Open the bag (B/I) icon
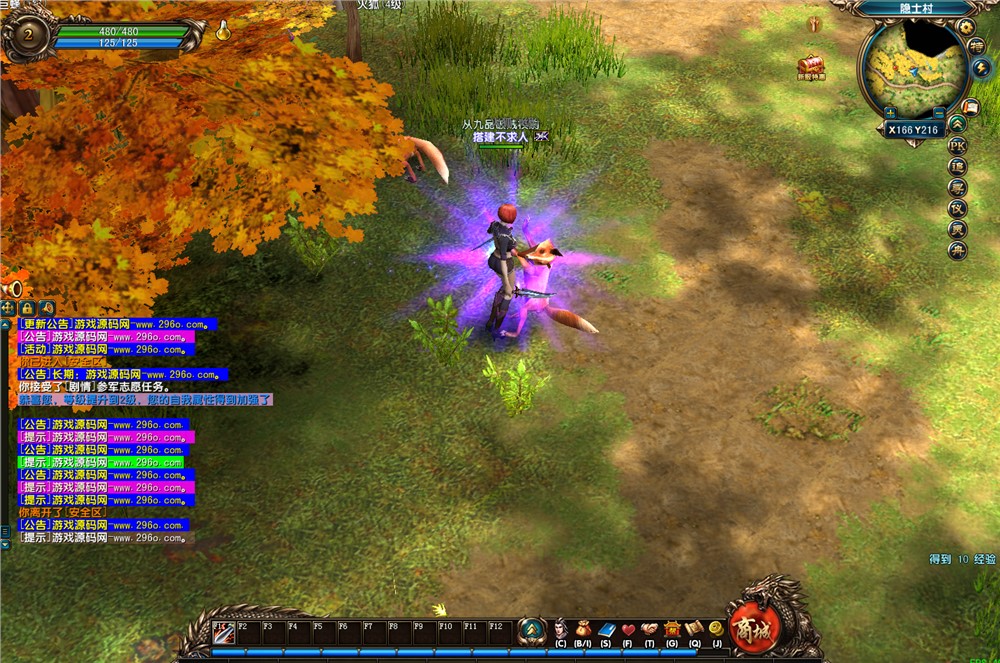The image size is (1000, 663). (x=583, y=630)
